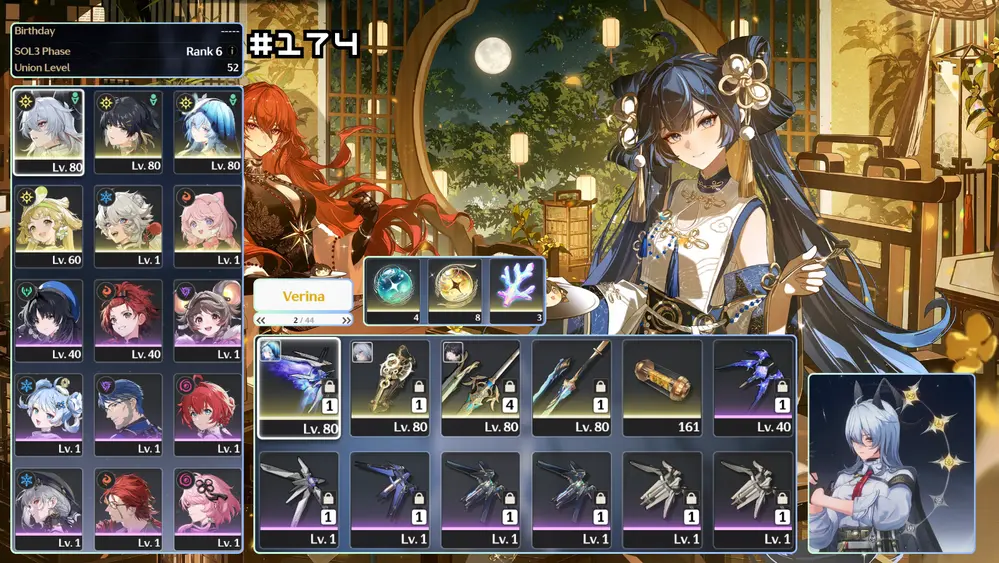
Task: Select the pink-haired character with black hair ornament
Action: (x=207, y=508)
